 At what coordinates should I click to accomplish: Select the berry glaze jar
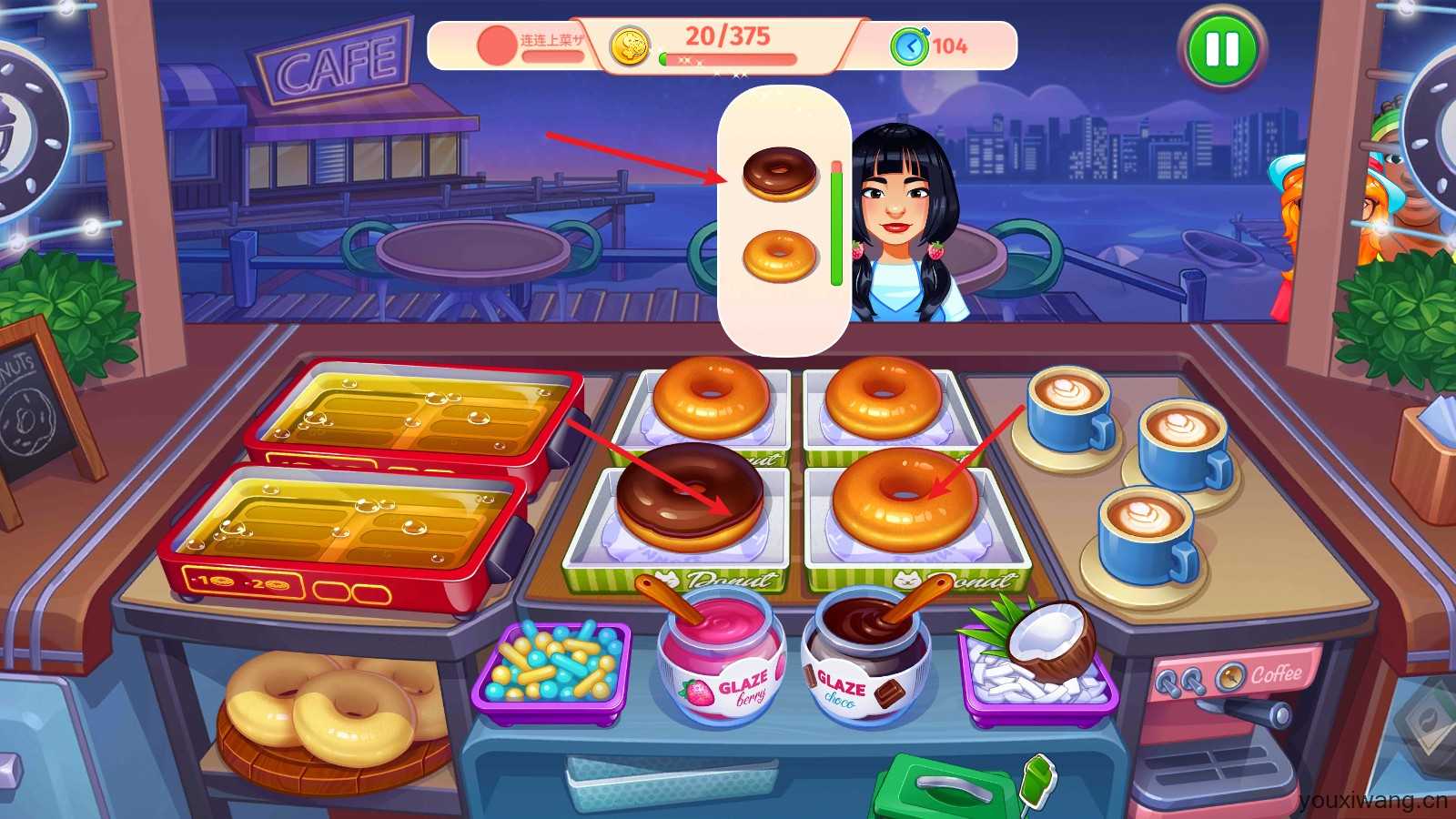coord(722,657)
